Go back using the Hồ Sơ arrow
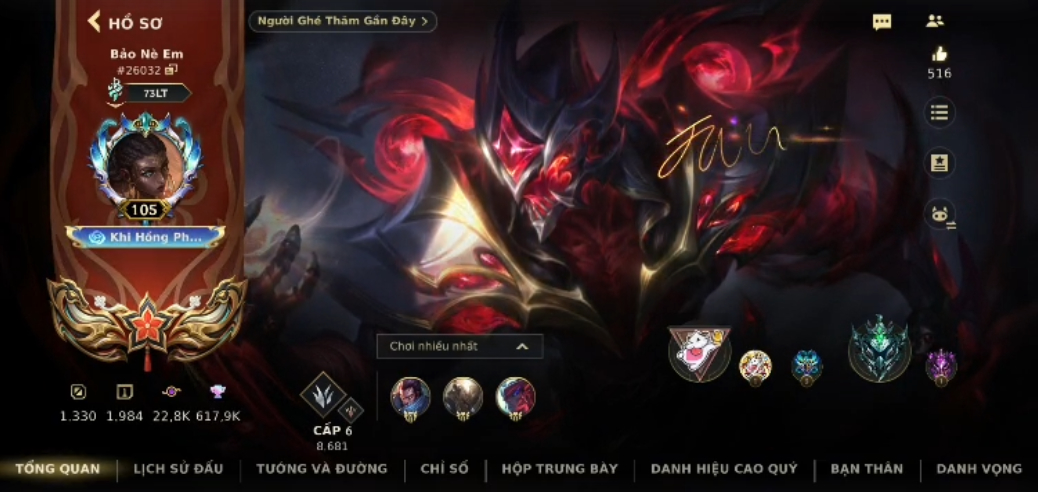This screenshot has width=1038, height=492. [95, 22]
